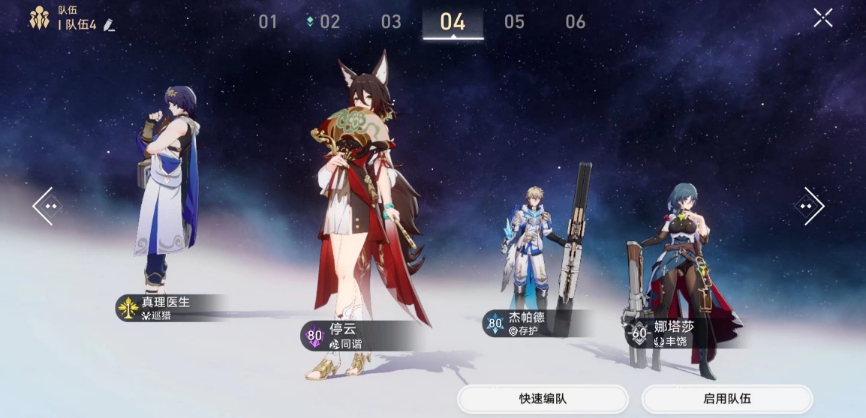Screen dimensions: 866x418
Task: Select team tab 04
Action: tap(452, 22)
